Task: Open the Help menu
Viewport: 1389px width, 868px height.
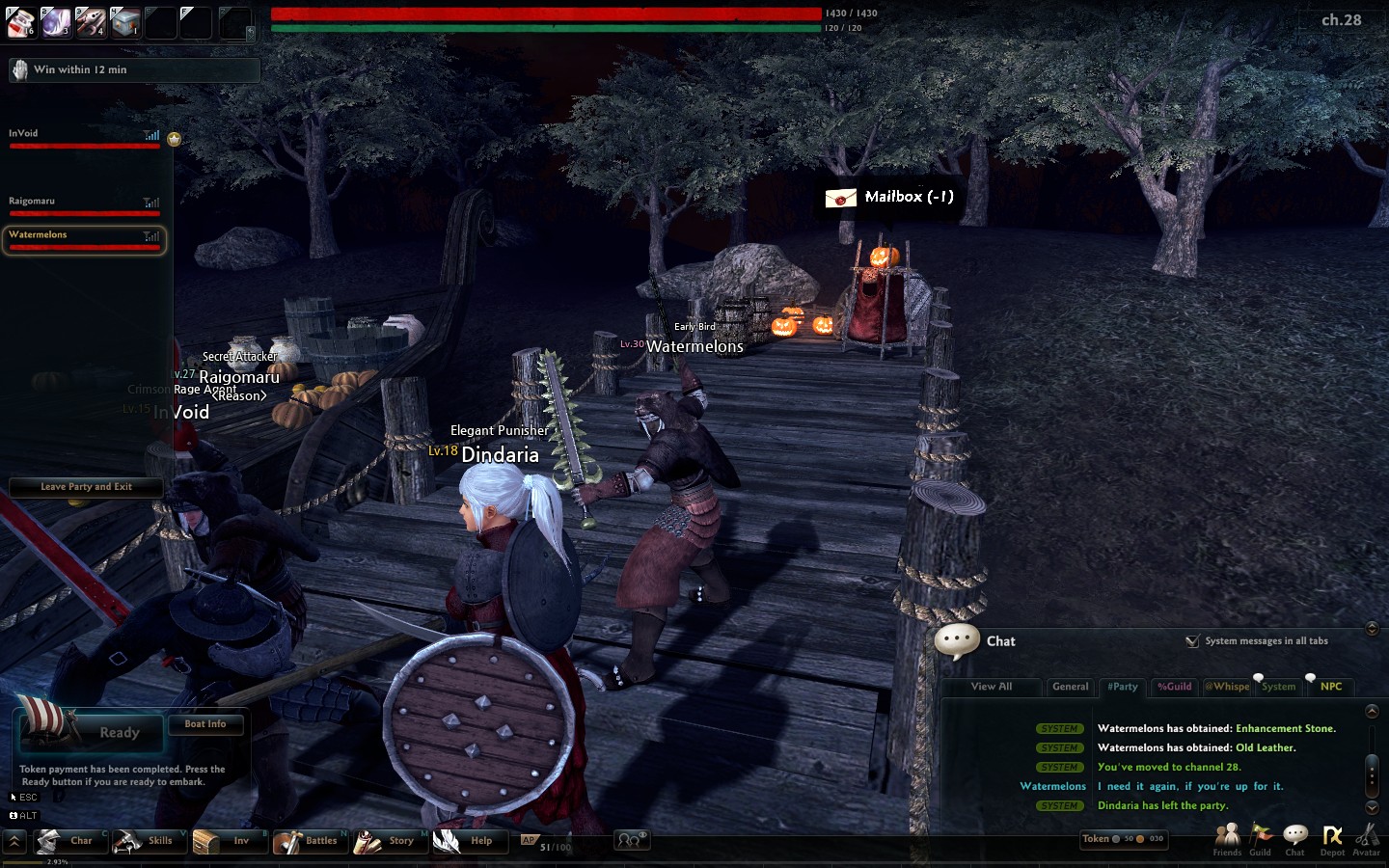Action: tap(467, 841)
